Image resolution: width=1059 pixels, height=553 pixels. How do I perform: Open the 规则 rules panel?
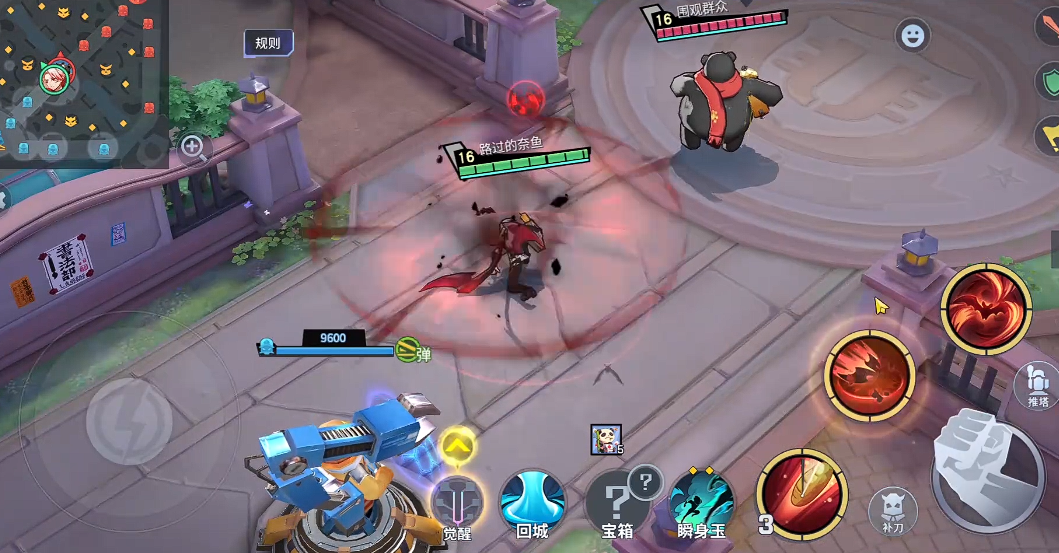pos(268,43)
